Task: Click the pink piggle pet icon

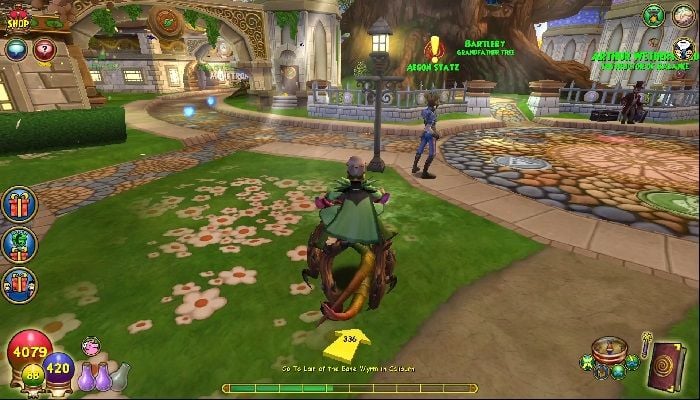Action: pos(91,347)
